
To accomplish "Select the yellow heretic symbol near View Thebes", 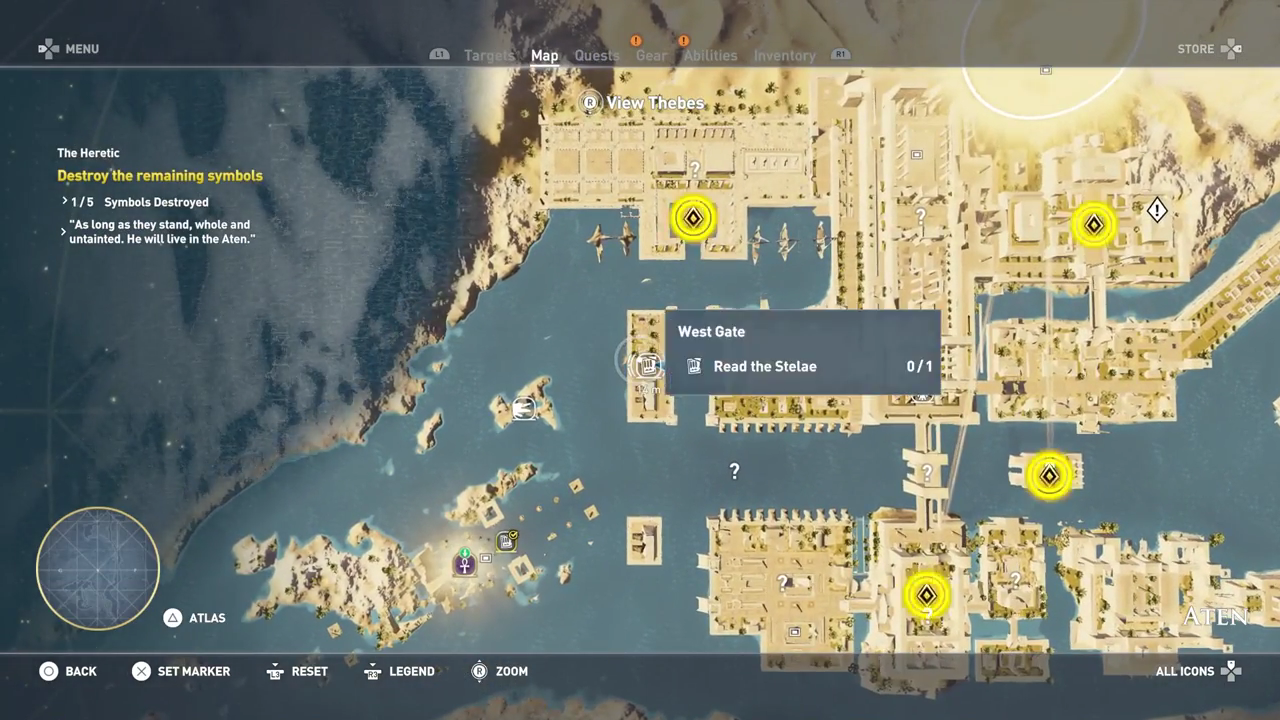I will click(693, 218).
